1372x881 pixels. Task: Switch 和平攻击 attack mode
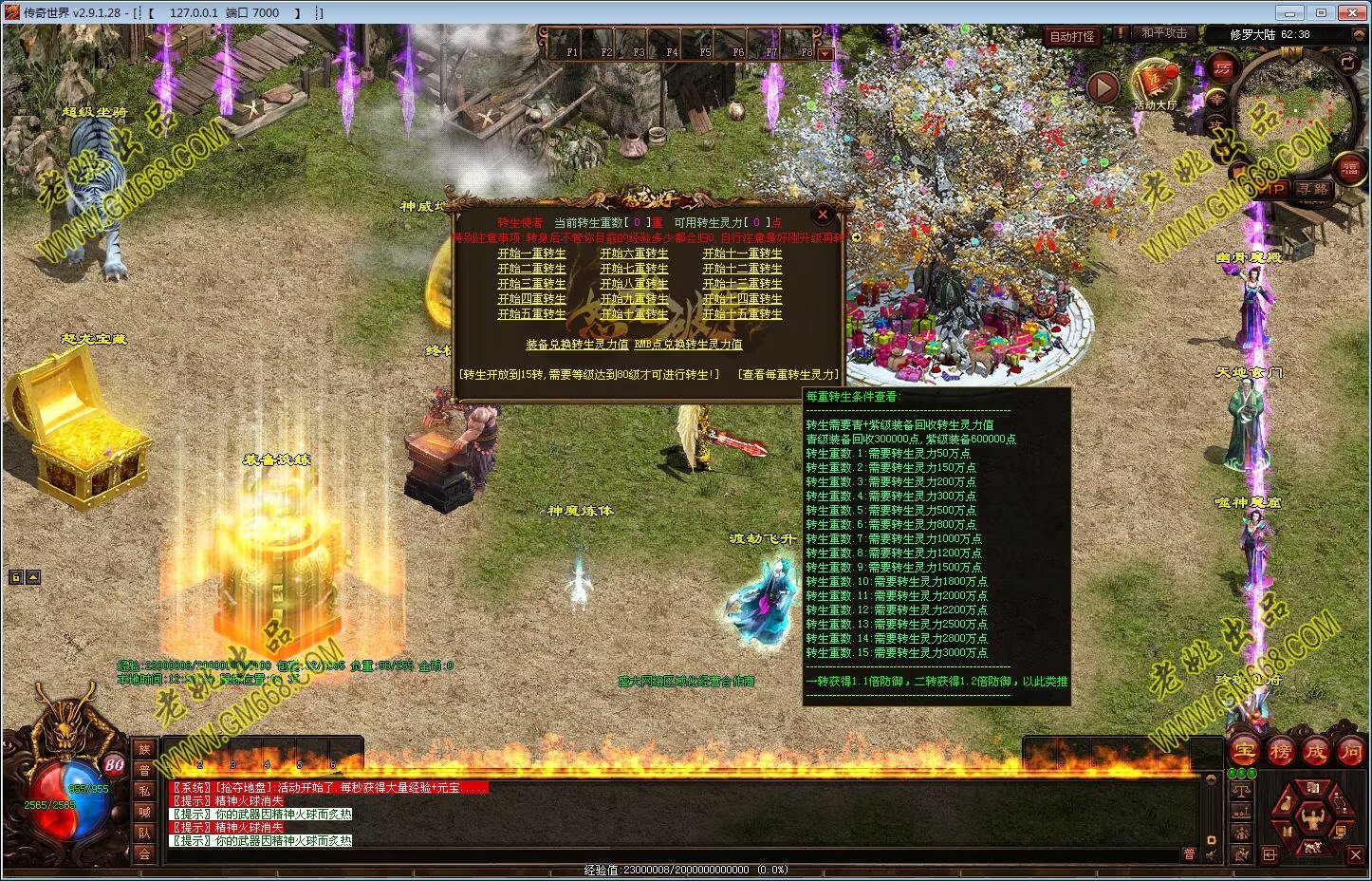(1164, 34)
